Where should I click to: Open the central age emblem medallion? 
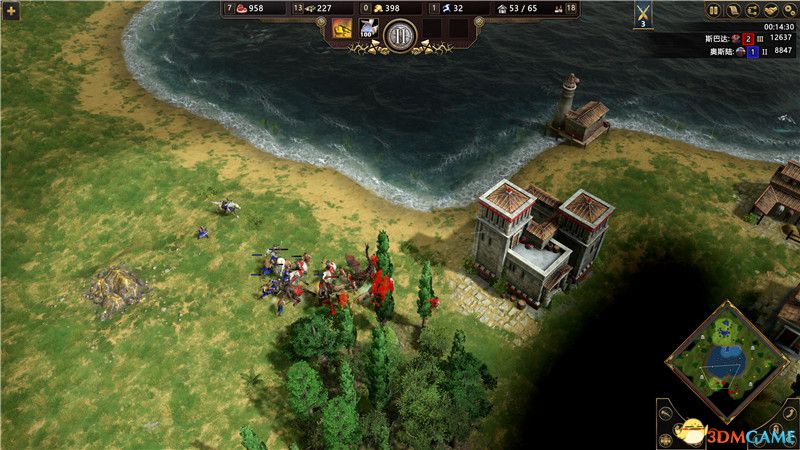pyautogui.click(x=400, y=33)
